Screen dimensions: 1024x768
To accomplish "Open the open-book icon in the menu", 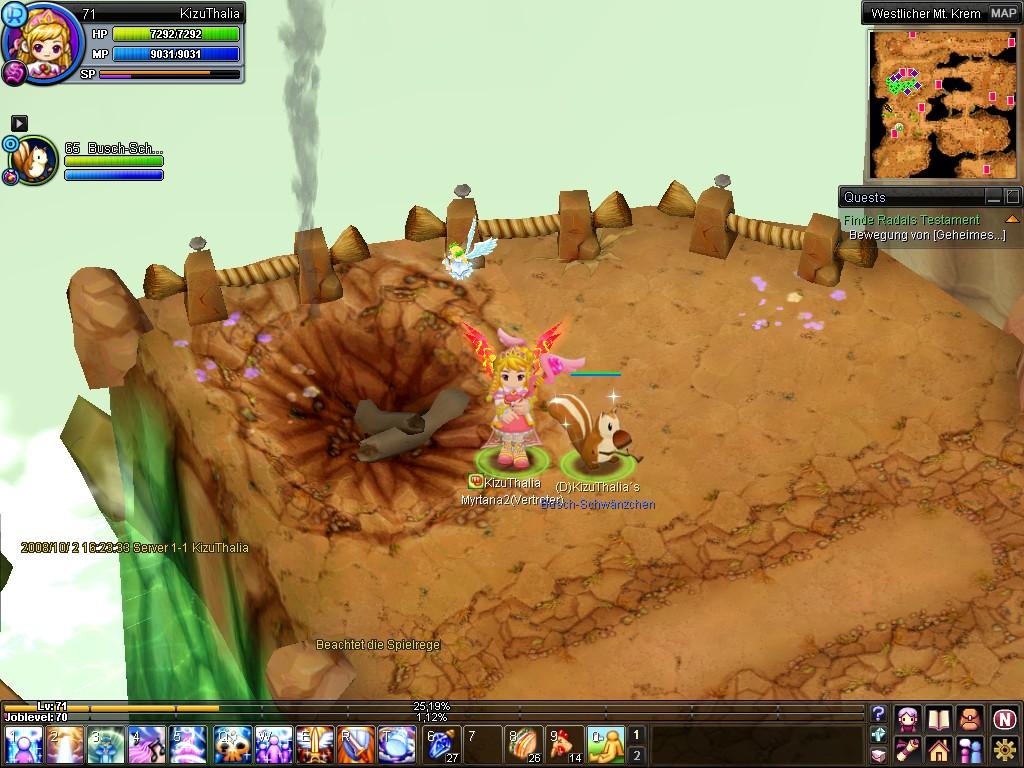I will pos(938,719).
